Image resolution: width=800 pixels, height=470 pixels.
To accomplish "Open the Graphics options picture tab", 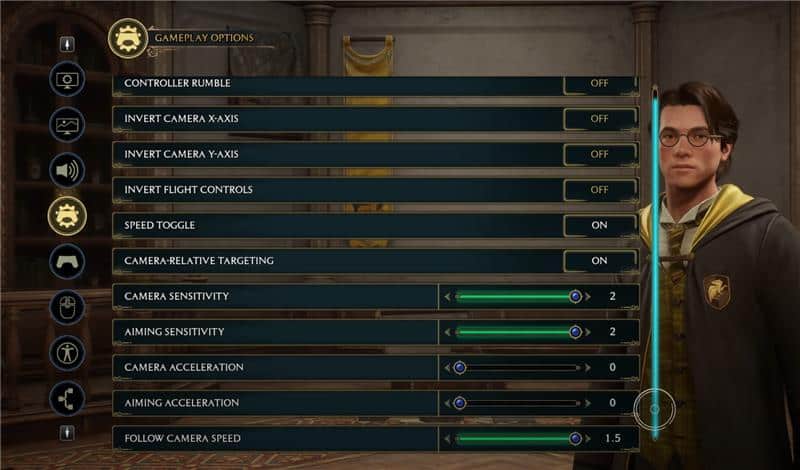I will (x=67, y=125).
